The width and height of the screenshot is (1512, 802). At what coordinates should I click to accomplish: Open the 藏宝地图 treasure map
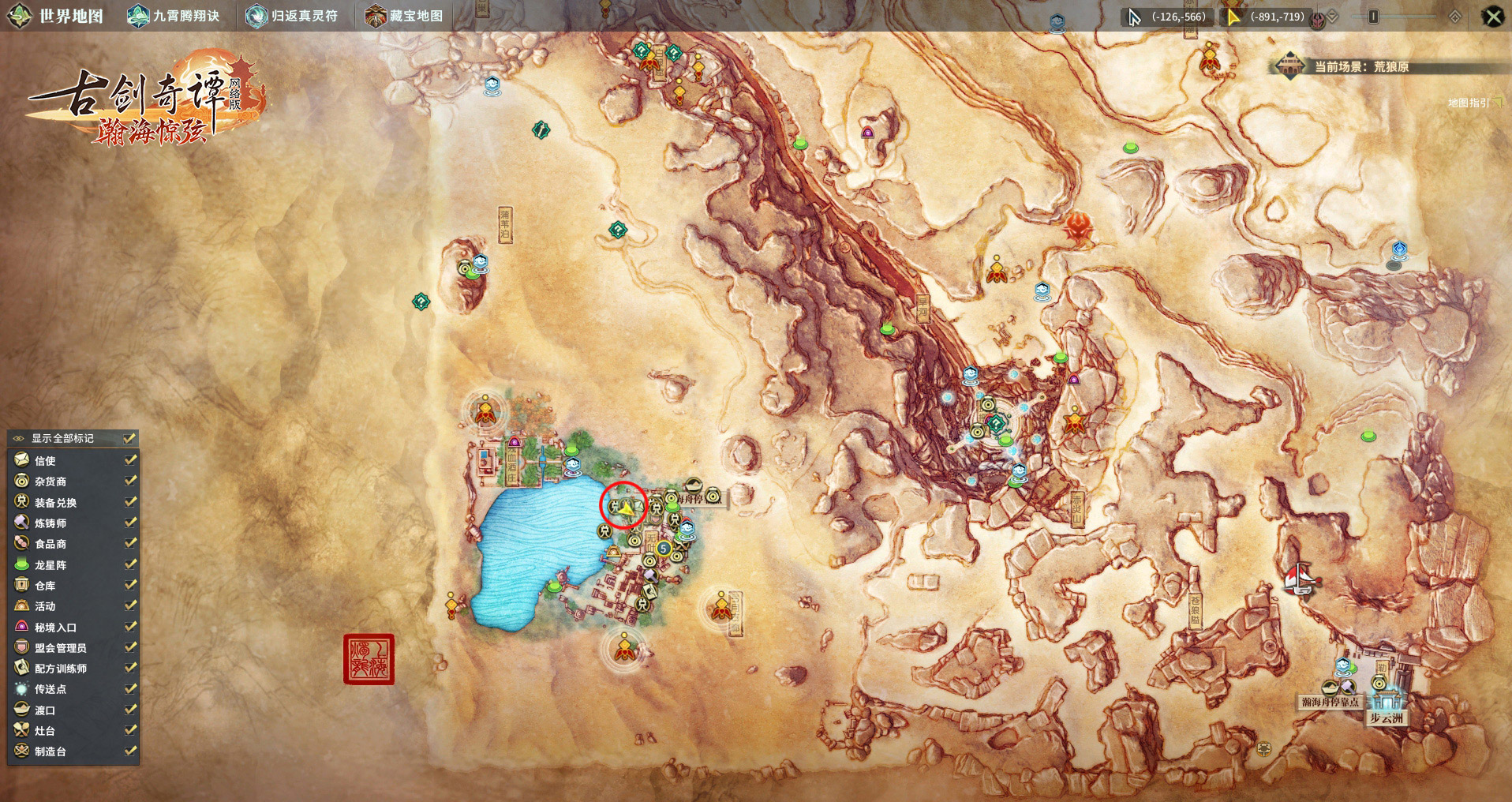[x=405, y=16]
